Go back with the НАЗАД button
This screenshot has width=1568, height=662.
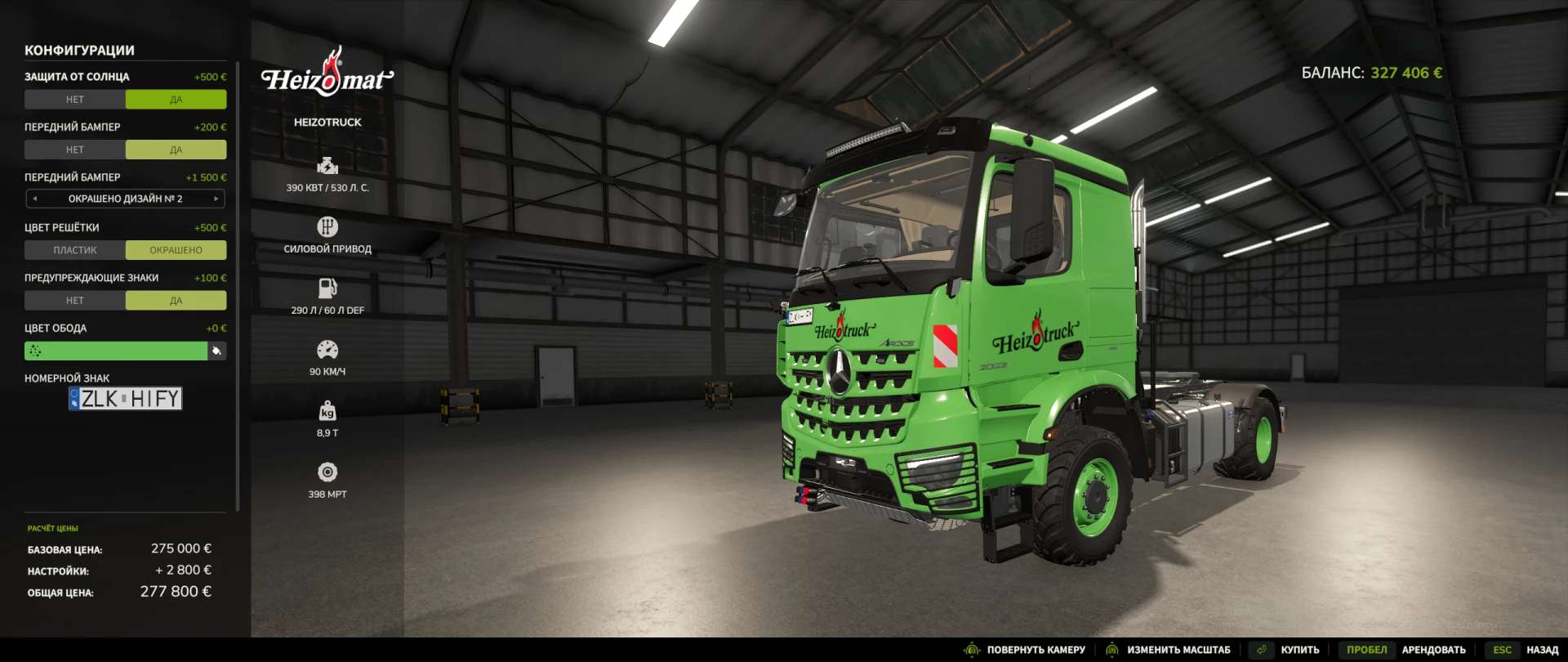pyautogui.click(x=1542, y=650)
